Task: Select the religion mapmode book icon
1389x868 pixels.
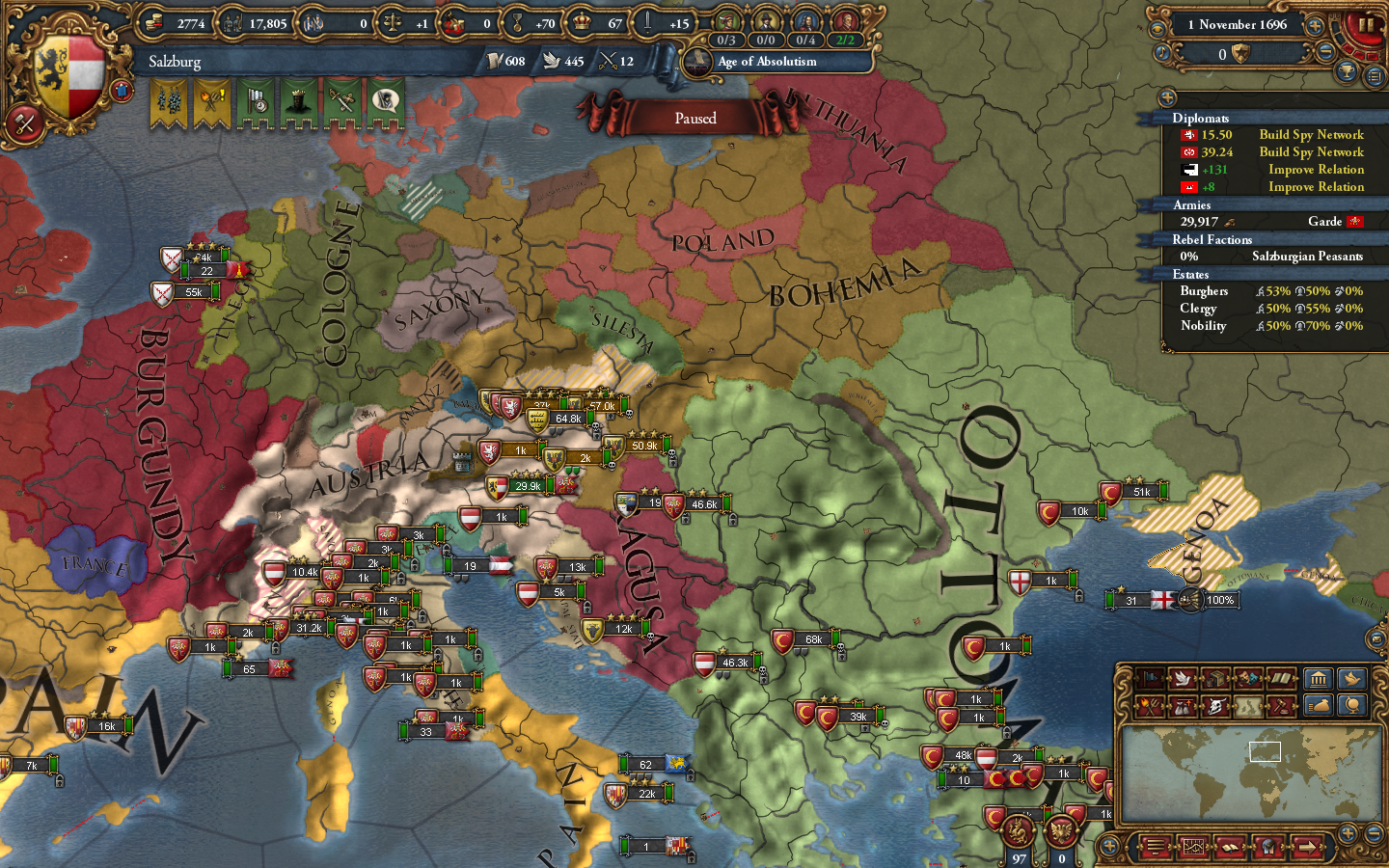Action: click(x=1282, y=678)
